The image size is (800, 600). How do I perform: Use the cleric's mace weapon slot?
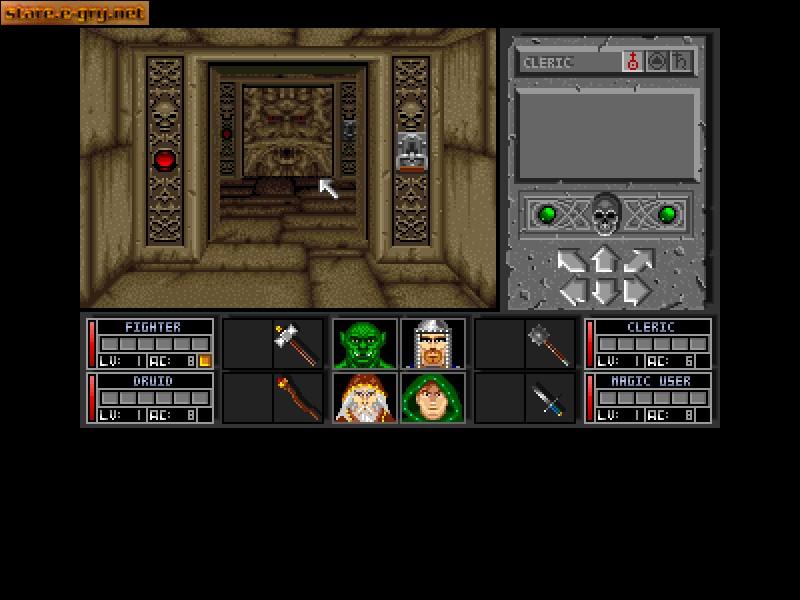pos(549,344)
